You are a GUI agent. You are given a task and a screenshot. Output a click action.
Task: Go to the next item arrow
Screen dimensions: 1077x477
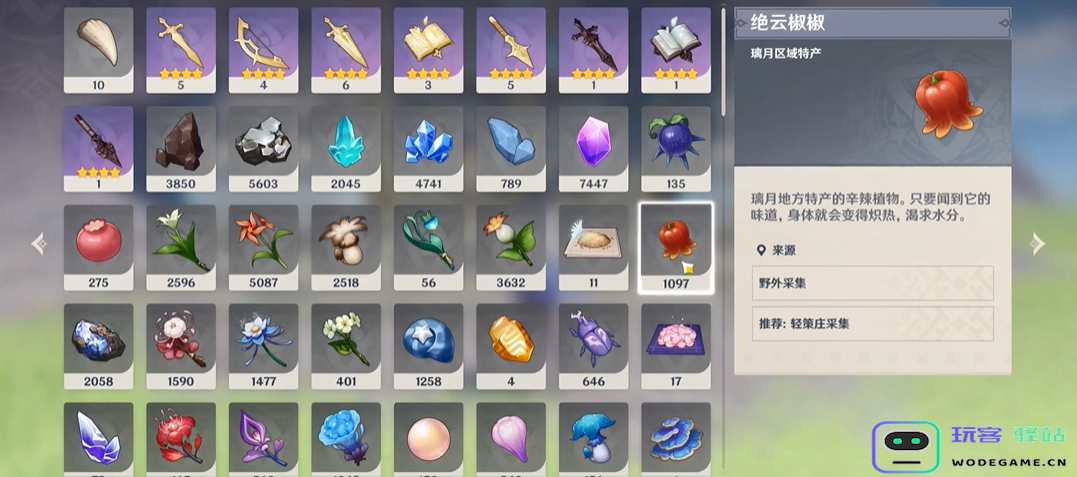[x=1038, y=243]
